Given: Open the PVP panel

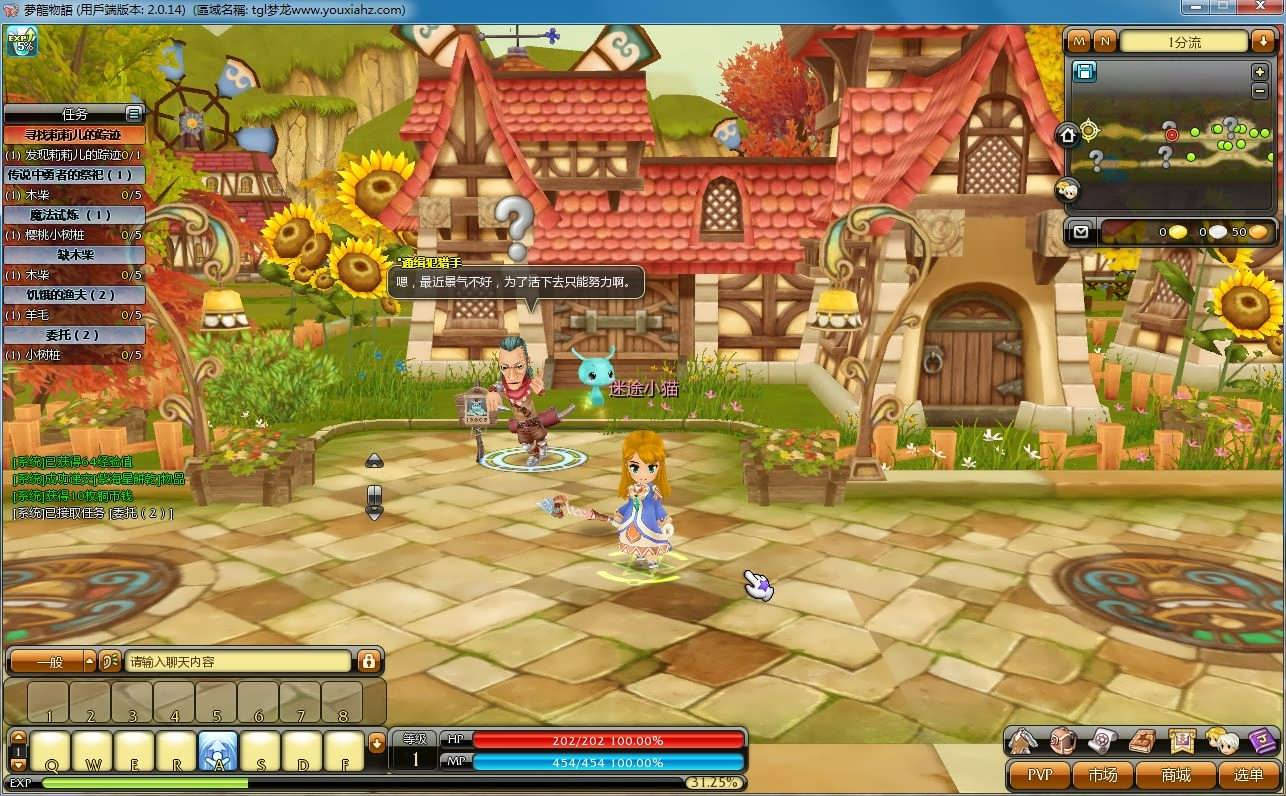Looking at the screenshot, I should [x=1039, y=775].
